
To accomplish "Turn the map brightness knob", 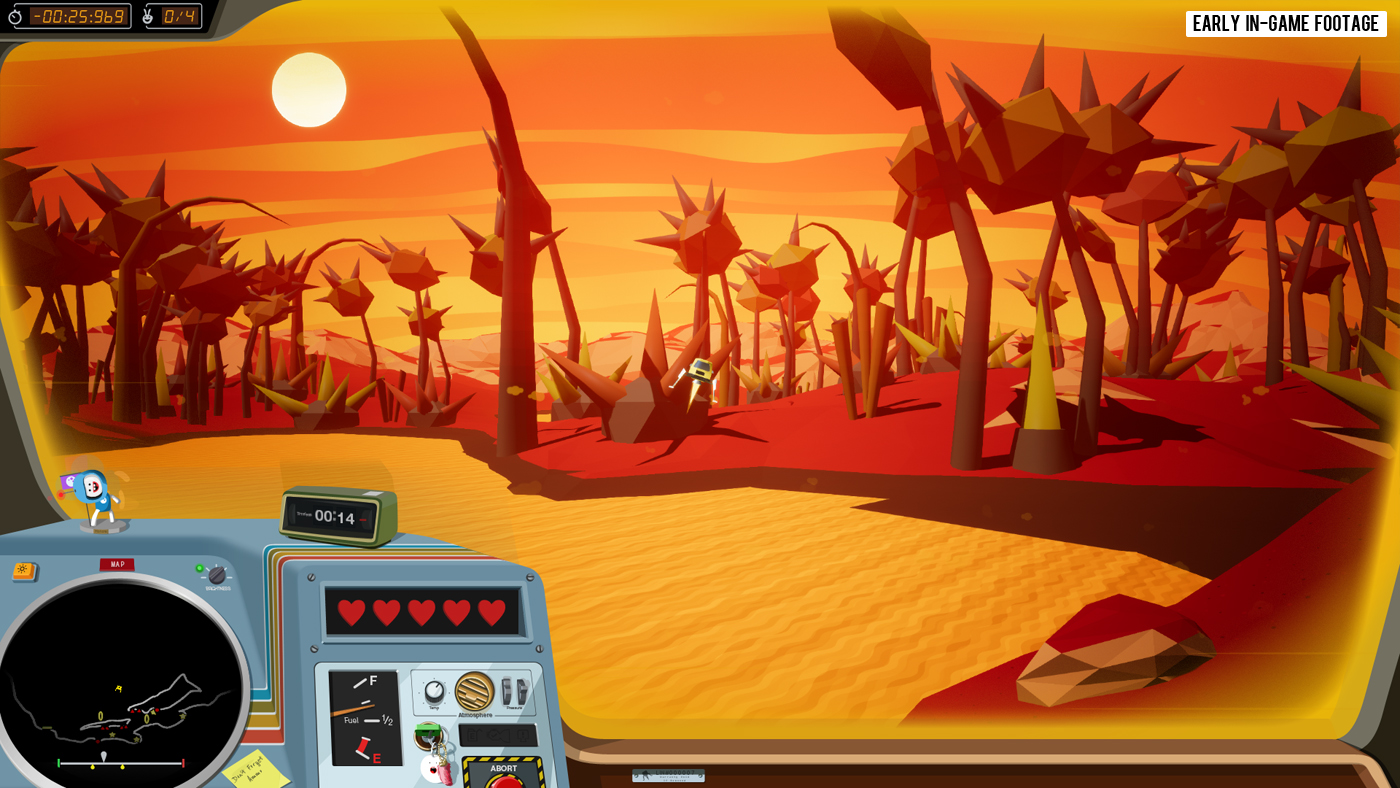I will [216, 575].
